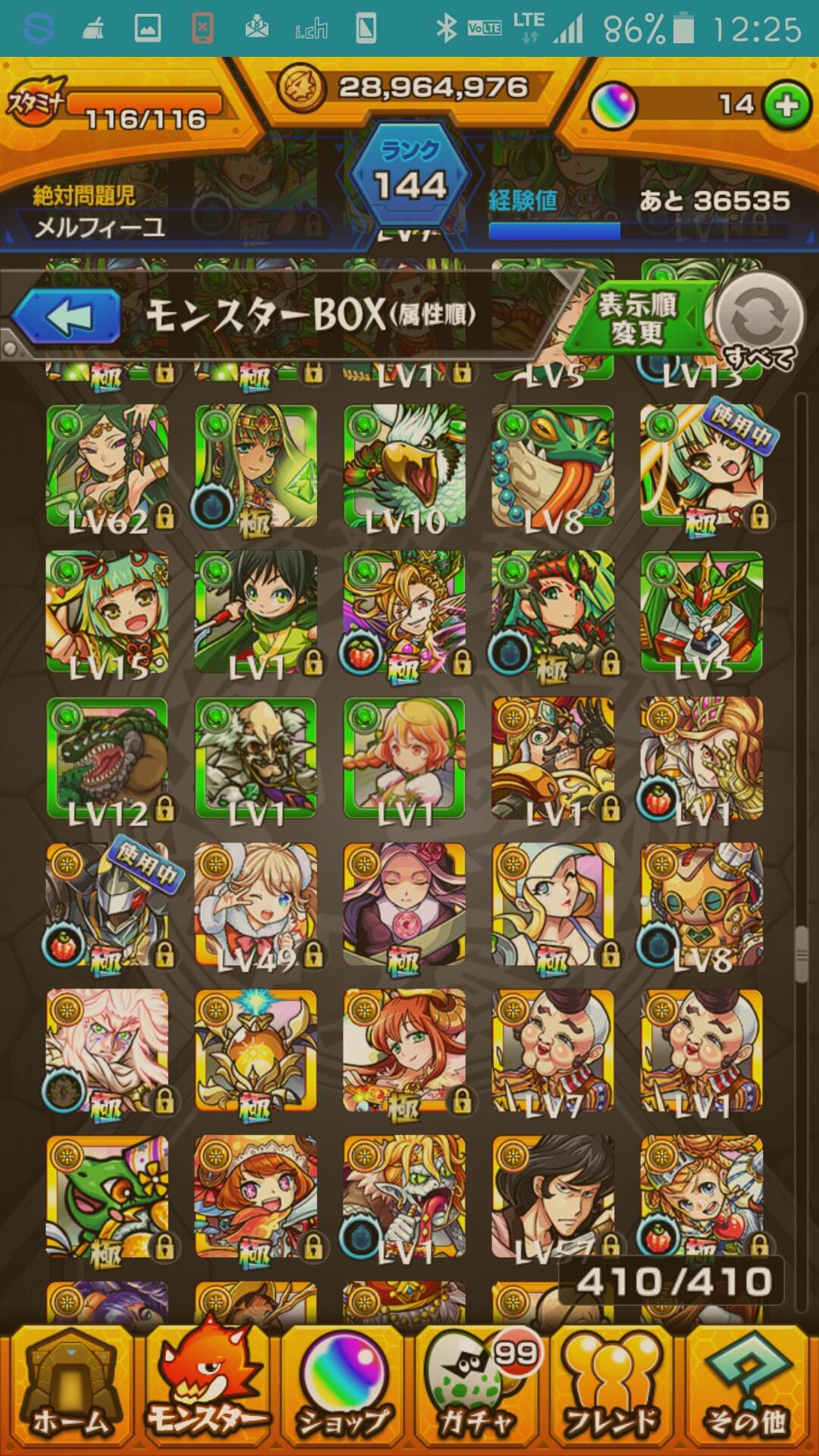Pick the green-haired dancer monster LV62
This screenshot has height=1456, width=819.
click(107, 466)
